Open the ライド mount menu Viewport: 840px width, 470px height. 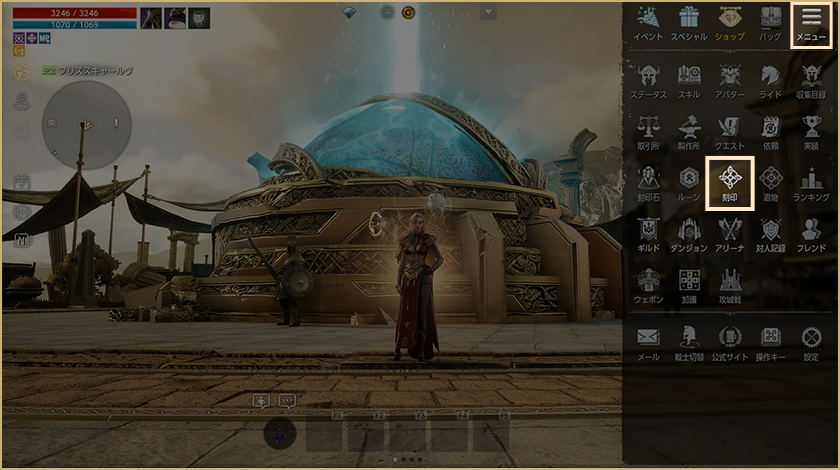tap(770, 80)
